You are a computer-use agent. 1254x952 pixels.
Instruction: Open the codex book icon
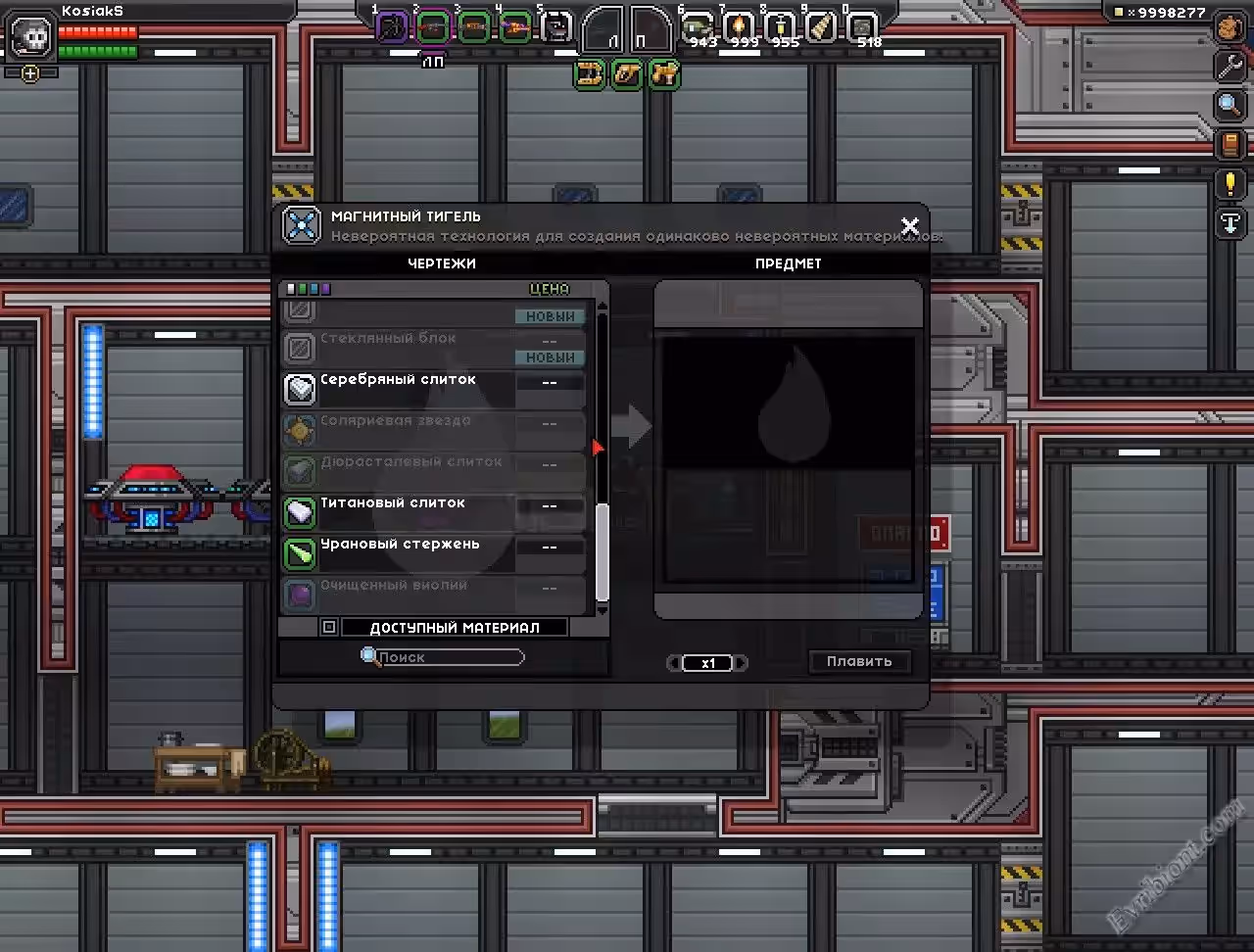1230,145
